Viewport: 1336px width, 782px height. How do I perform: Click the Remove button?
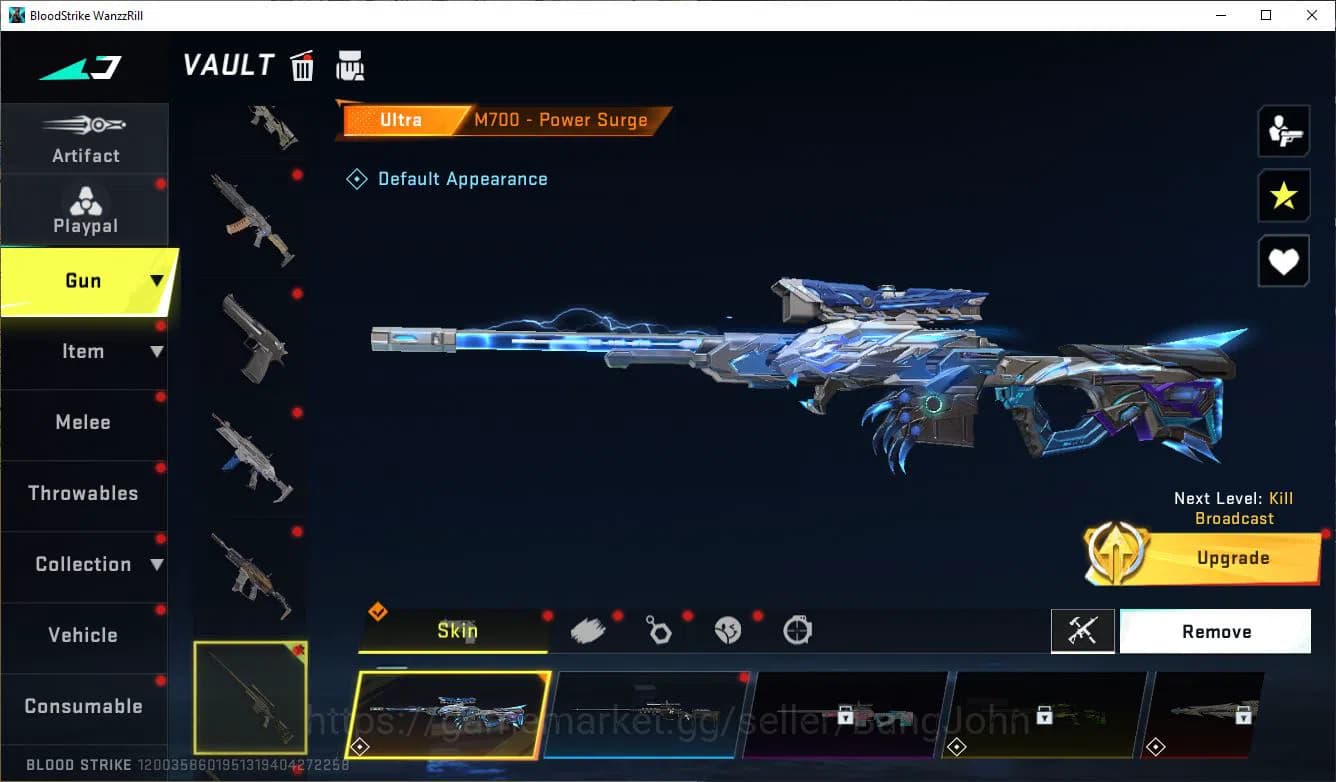(1216, 631)
